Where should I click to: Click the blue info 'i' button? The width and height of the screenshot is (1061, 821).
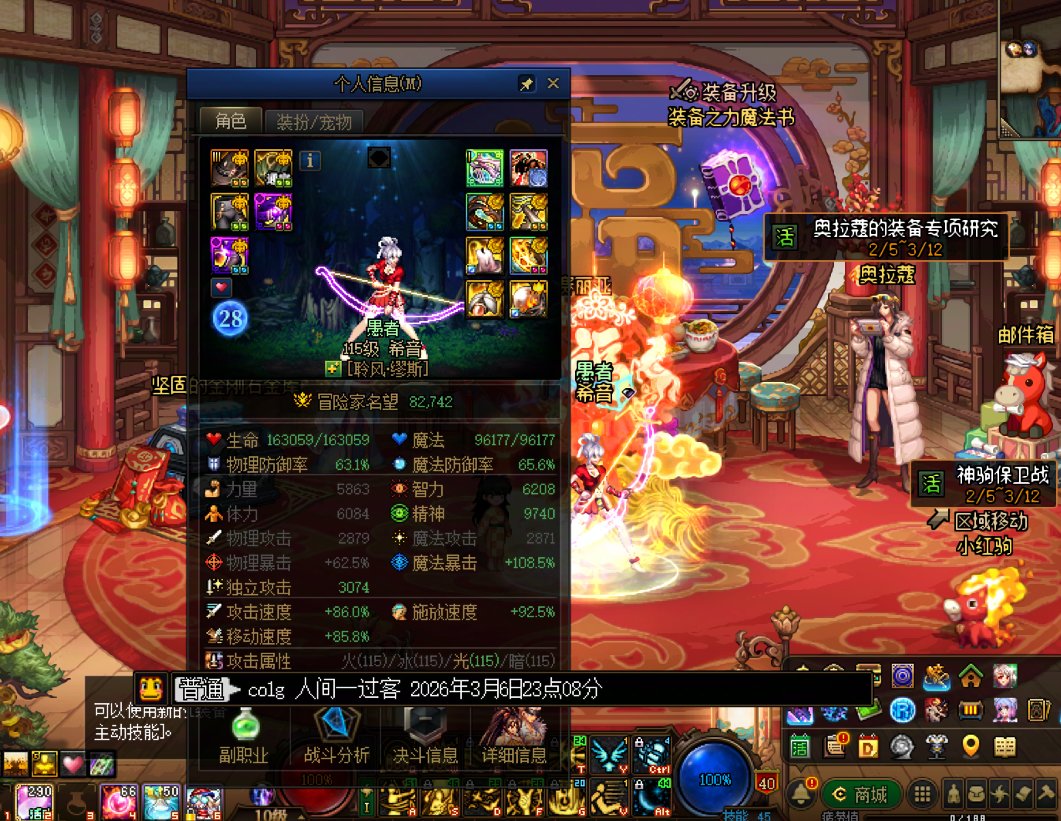coord(310,160)
